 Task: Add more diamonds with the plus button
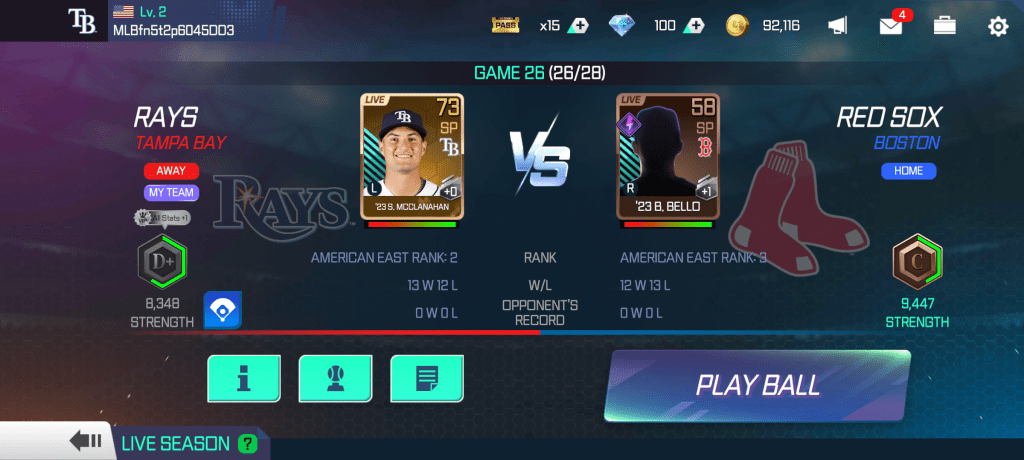693,26
